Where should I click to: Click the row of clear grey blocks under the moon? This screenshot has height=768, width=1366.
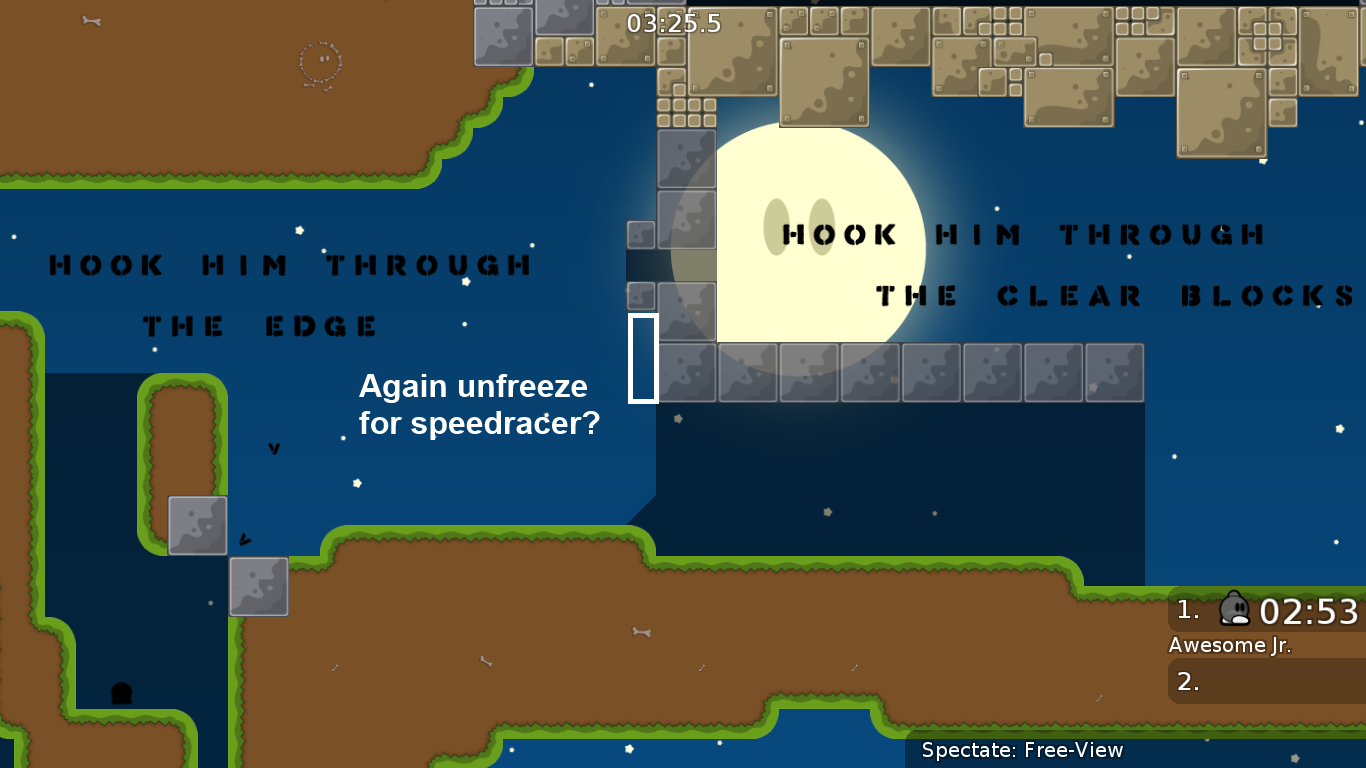click(900, 371)
